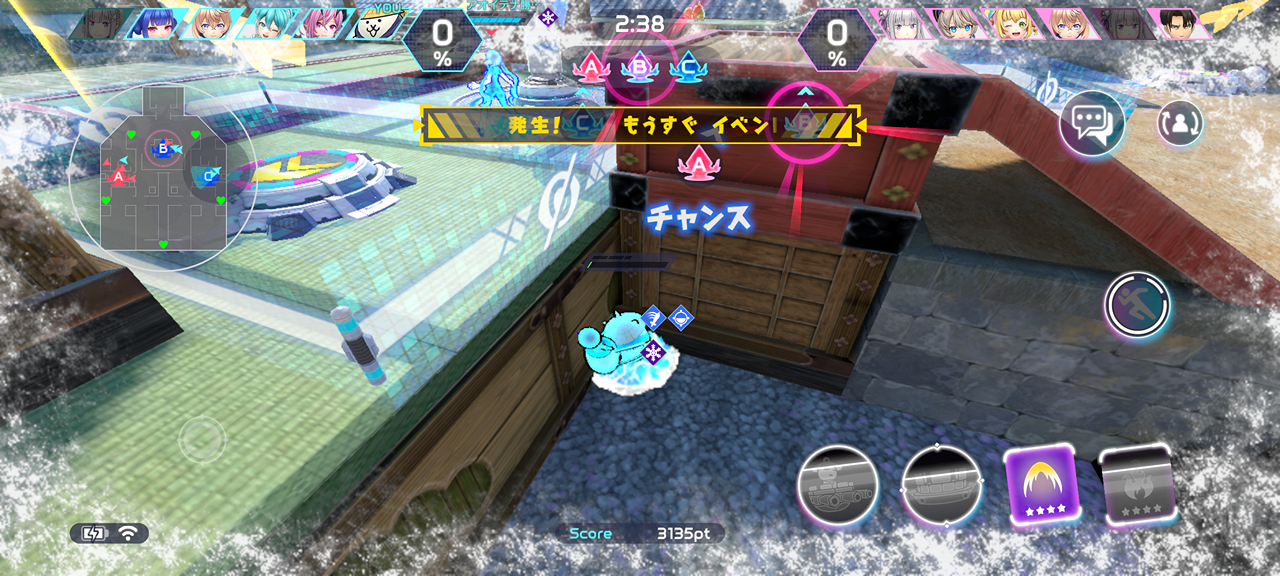Tap the switch-character button with person icon
Screen dimensions: 1280x576
pyautogui.click(x=1180, y=123)
